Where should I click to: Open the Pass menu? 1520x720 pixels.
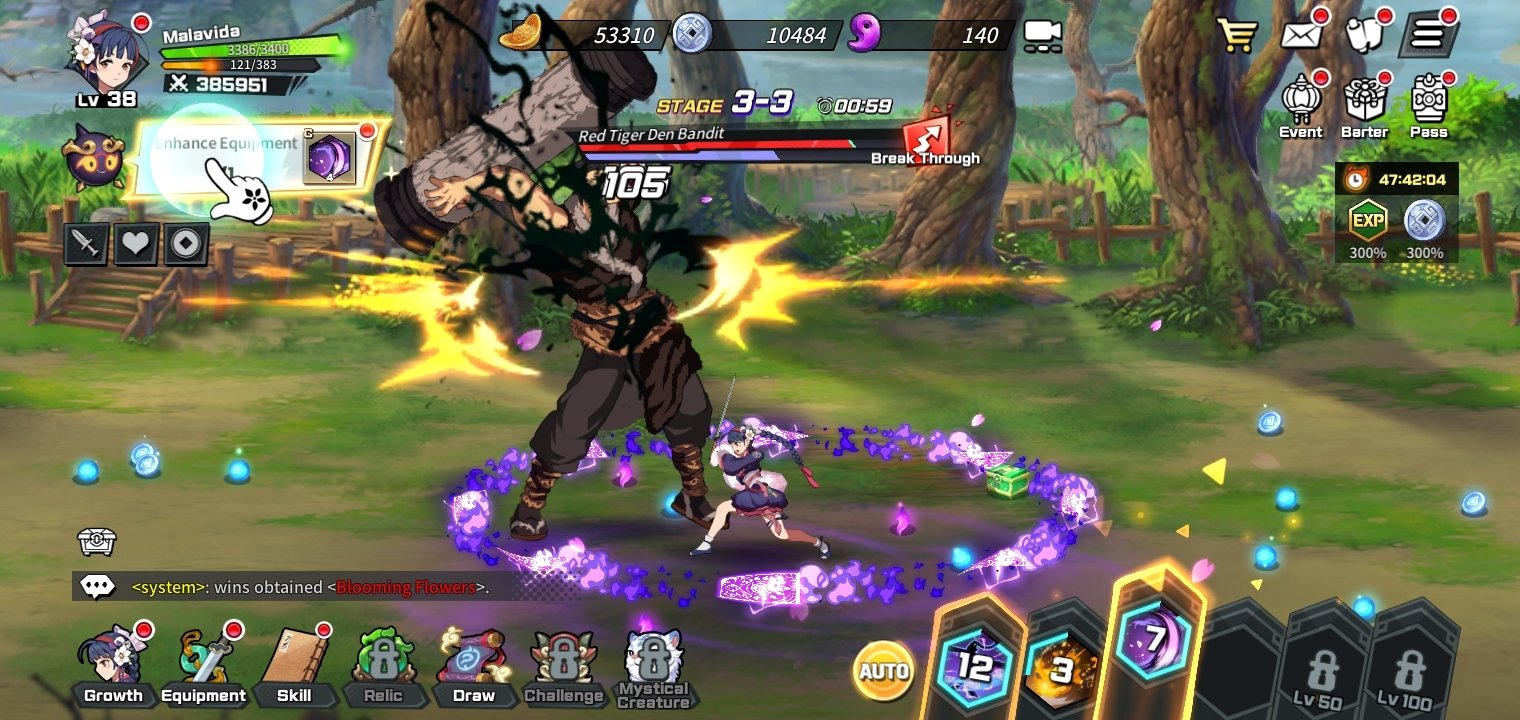[x=1429, y=105]
